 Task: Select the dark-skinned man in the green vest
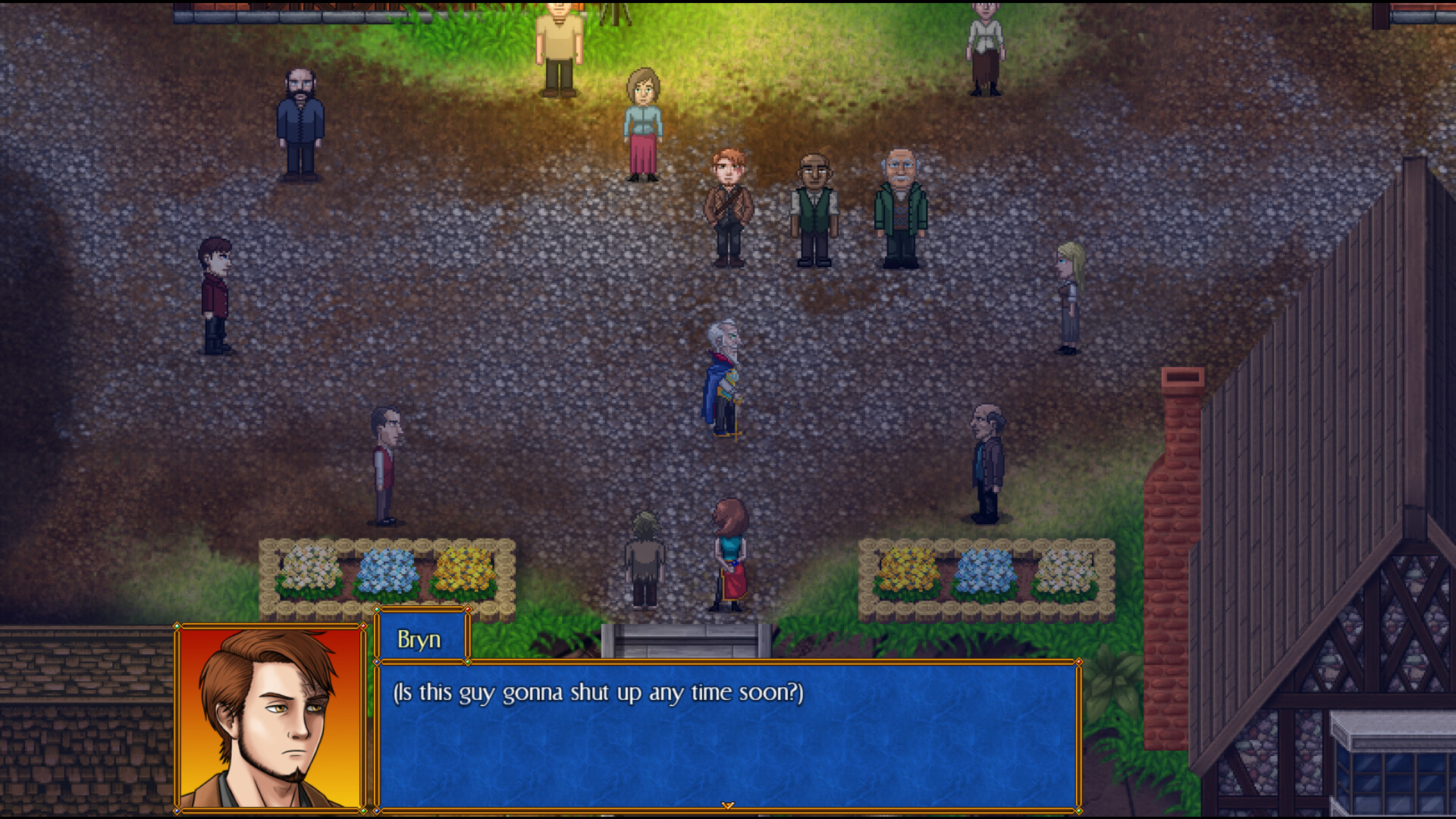[x=815, y=209]
